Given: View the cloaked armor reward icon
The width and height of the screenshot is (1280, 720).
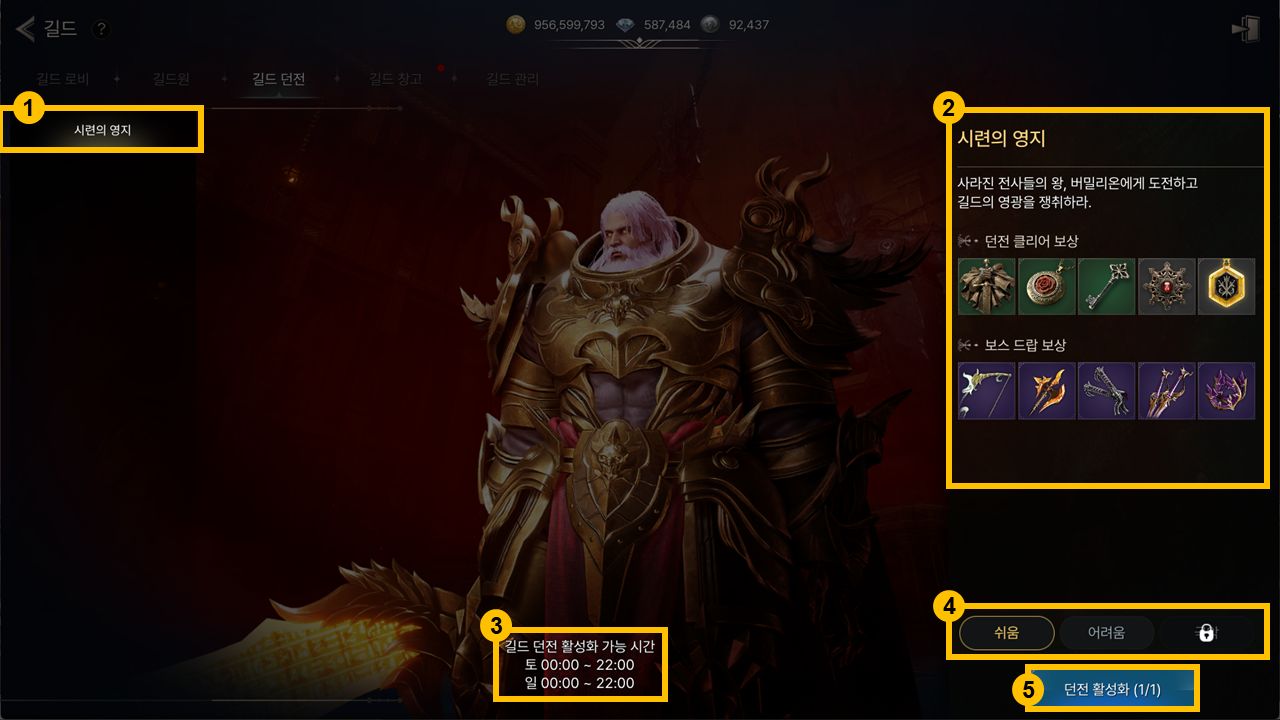Looking at the screenshot, I should [x=987, y=287].
